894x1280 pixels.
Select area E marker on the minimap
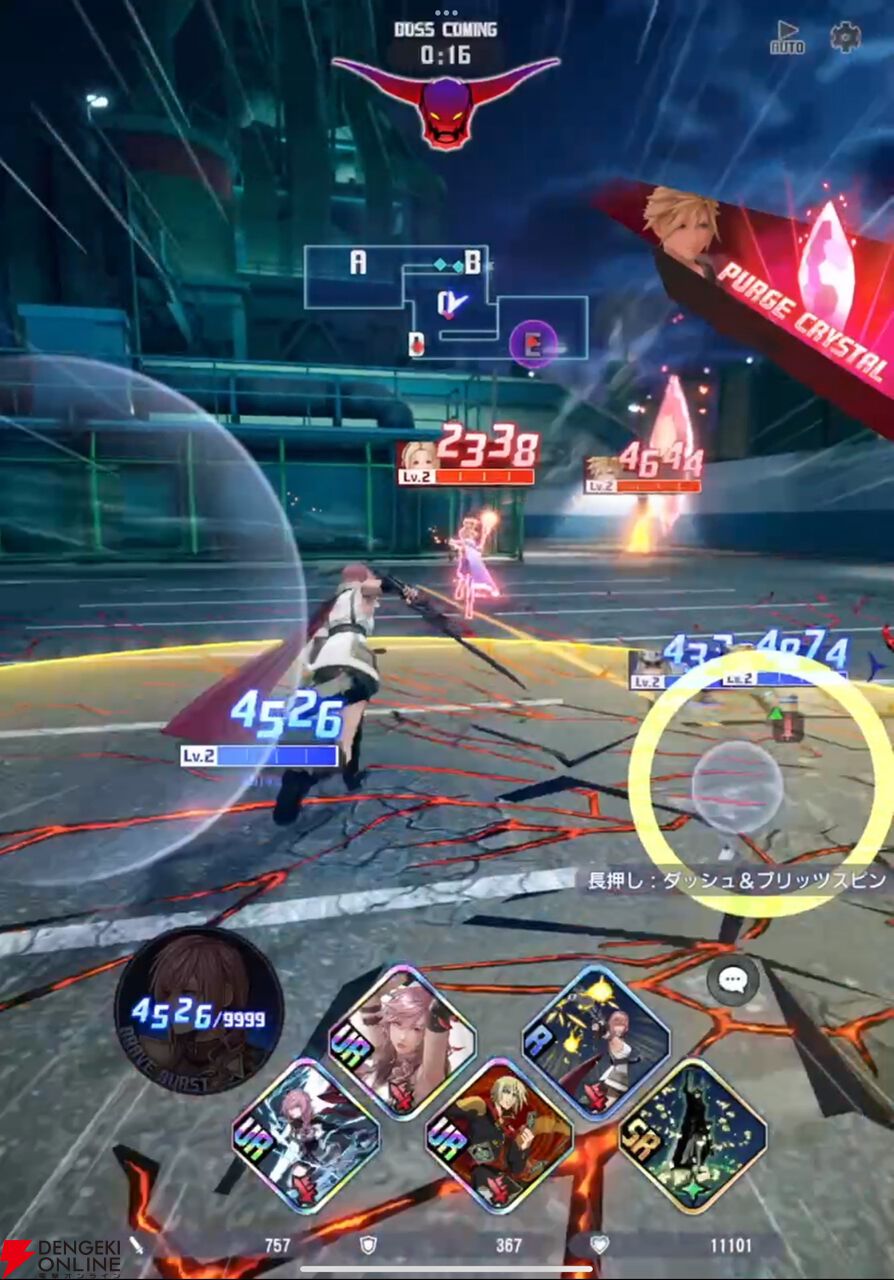(533, 345)
